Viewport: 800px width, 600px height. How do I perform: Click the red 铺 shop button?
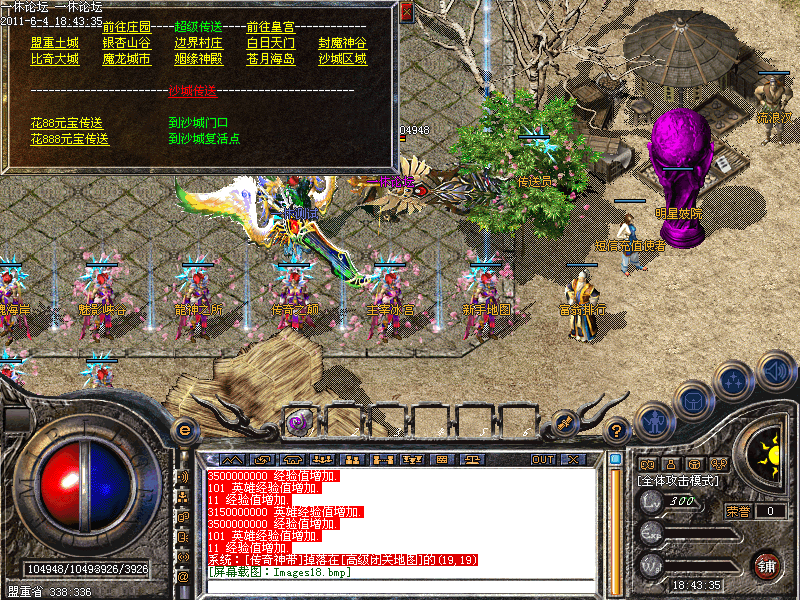click(x=766, y=565)
